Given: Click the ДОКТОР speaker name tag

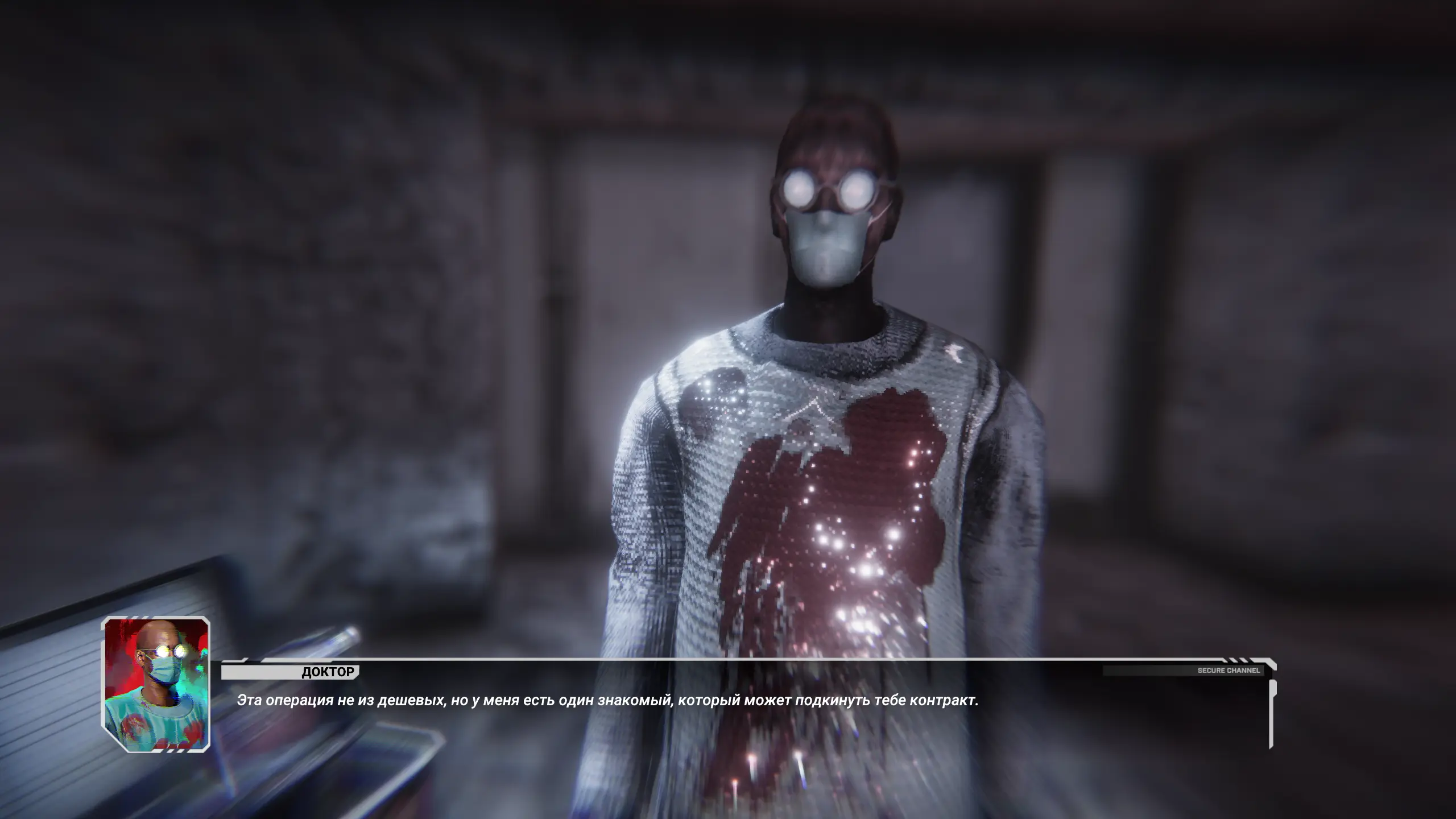Looking at the screenshot, I should pos(328,672).
